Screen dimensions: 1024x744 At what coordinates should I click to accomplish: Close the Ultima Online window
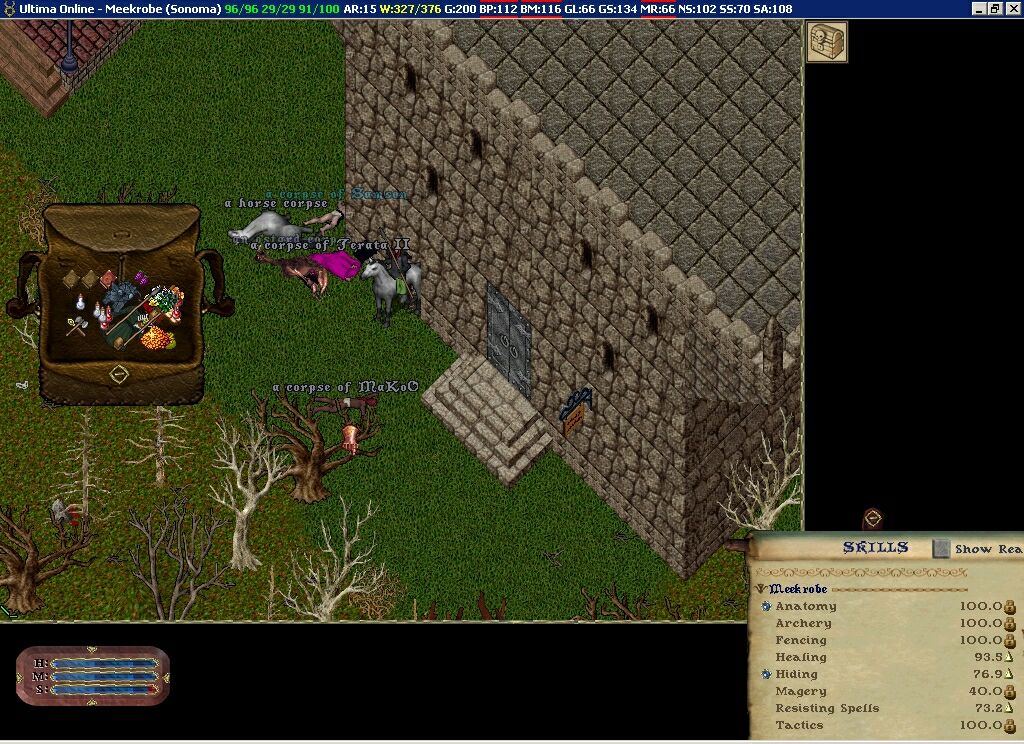pyautogui.click(x=1013, y=8)
